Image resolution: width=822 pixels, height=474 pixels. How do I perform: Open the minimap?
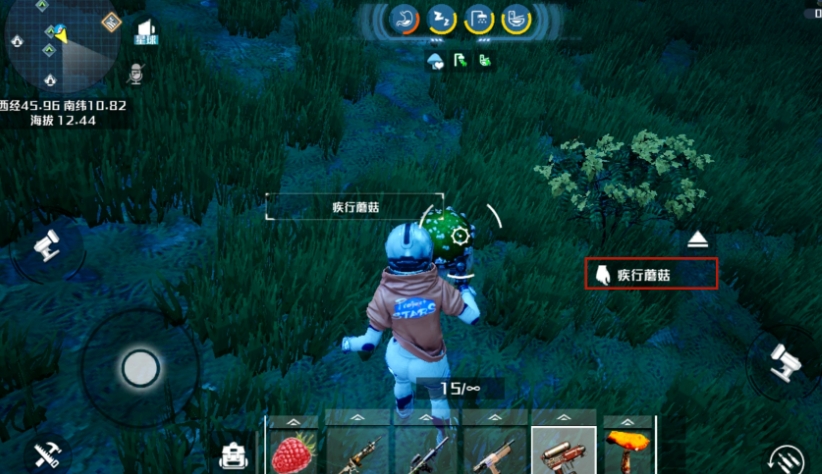(x=58, y=44)
